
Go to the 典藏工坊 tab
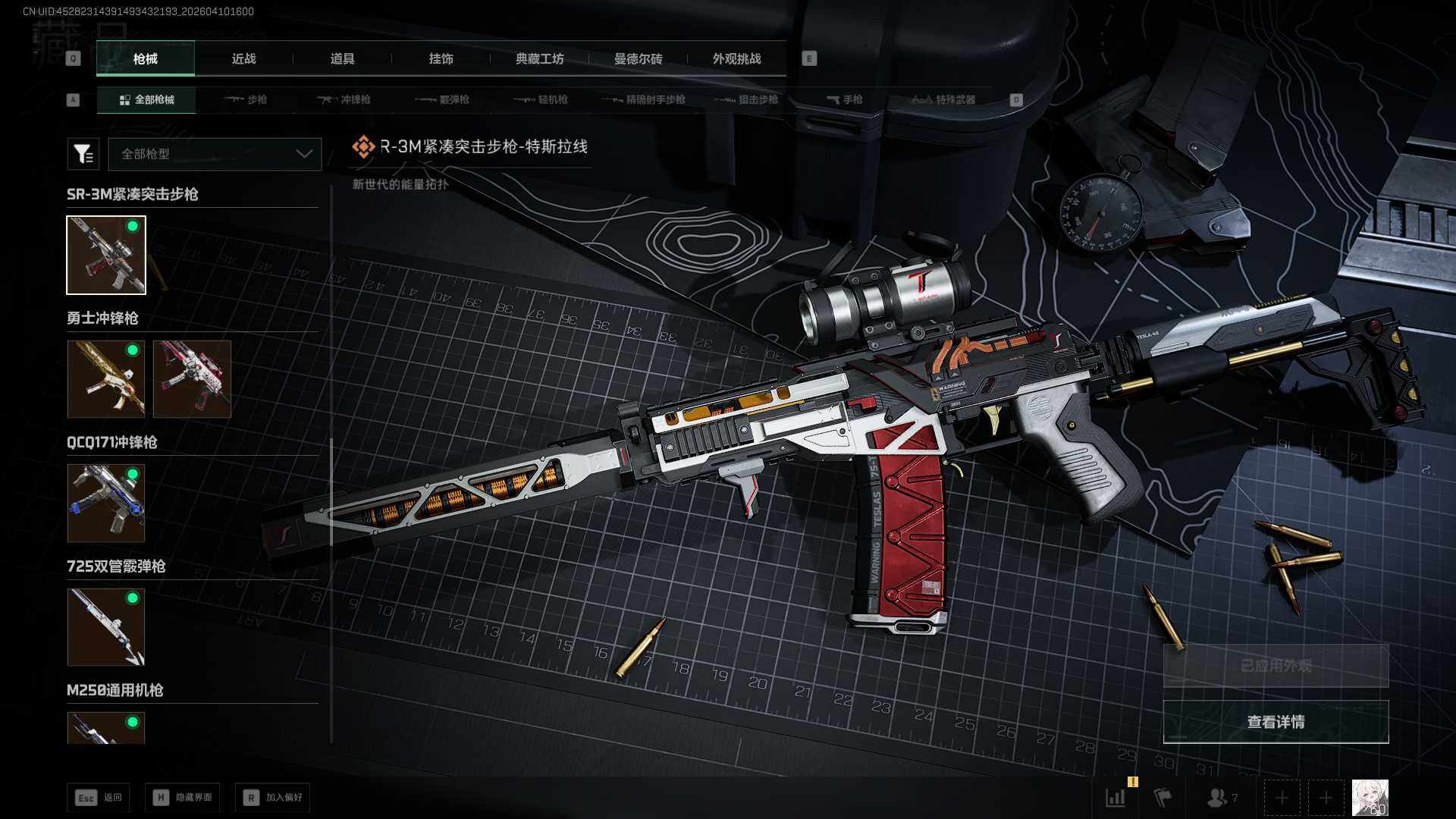click(x=539, y=59)
